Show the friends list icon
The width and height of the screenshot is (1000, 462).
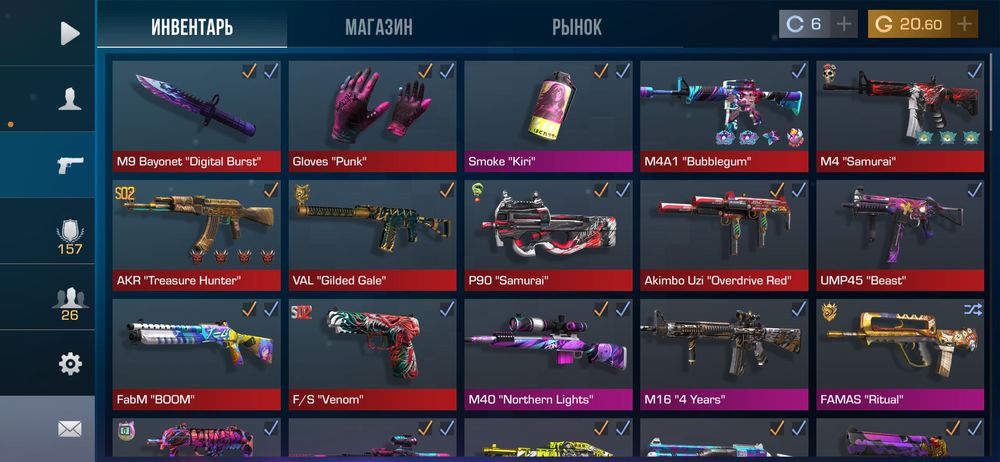[69, 298]
